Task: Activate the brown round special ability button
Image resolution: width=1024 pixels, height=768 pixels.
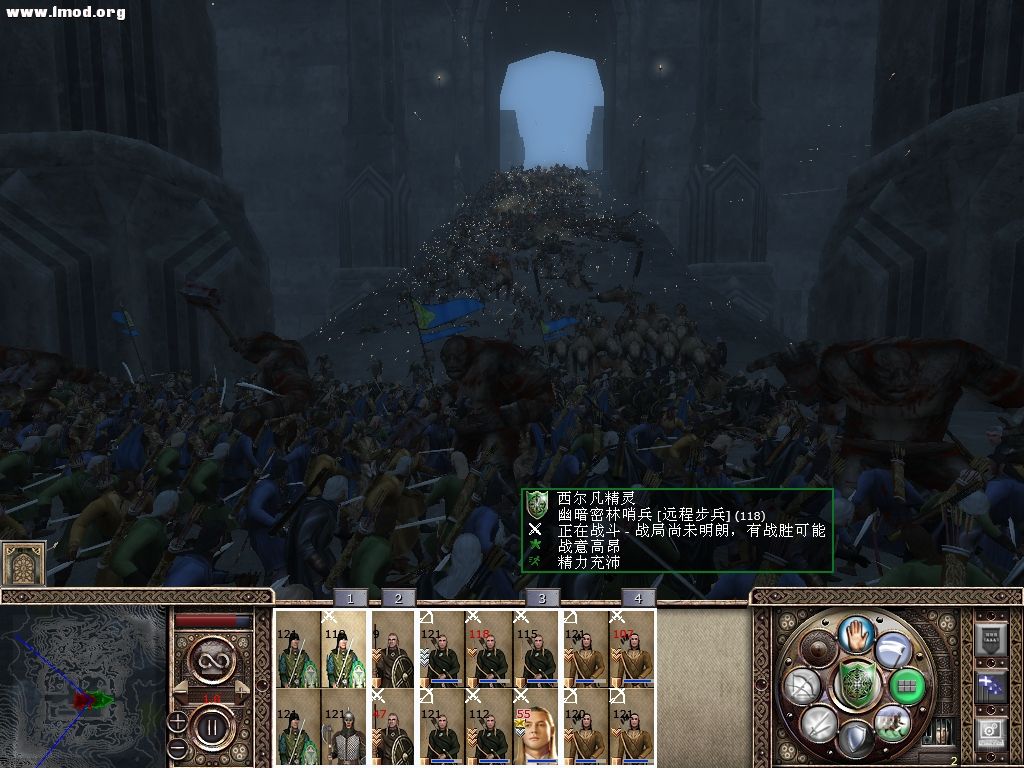Action: click(819, 650)
